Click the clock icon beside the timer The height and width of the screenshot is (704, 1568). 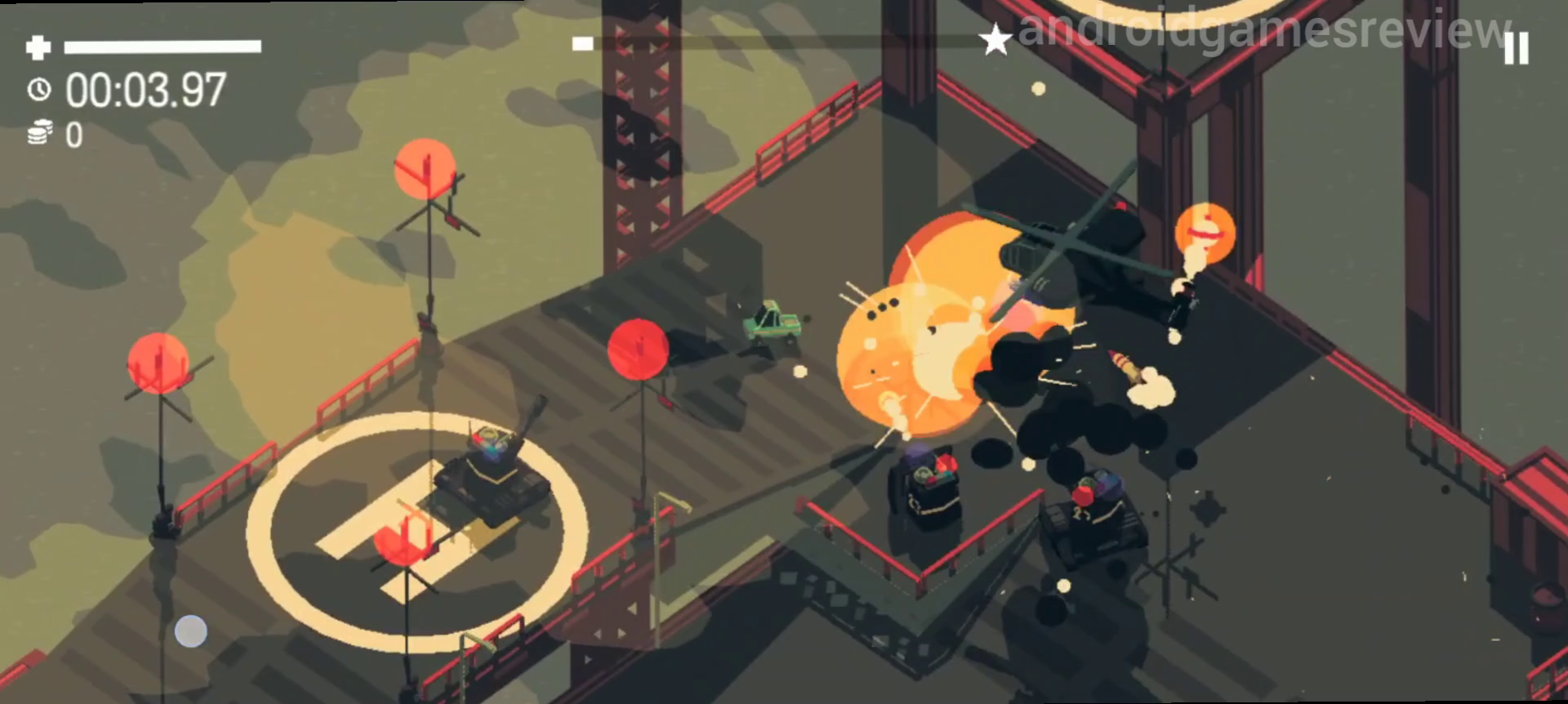point(39,90)
